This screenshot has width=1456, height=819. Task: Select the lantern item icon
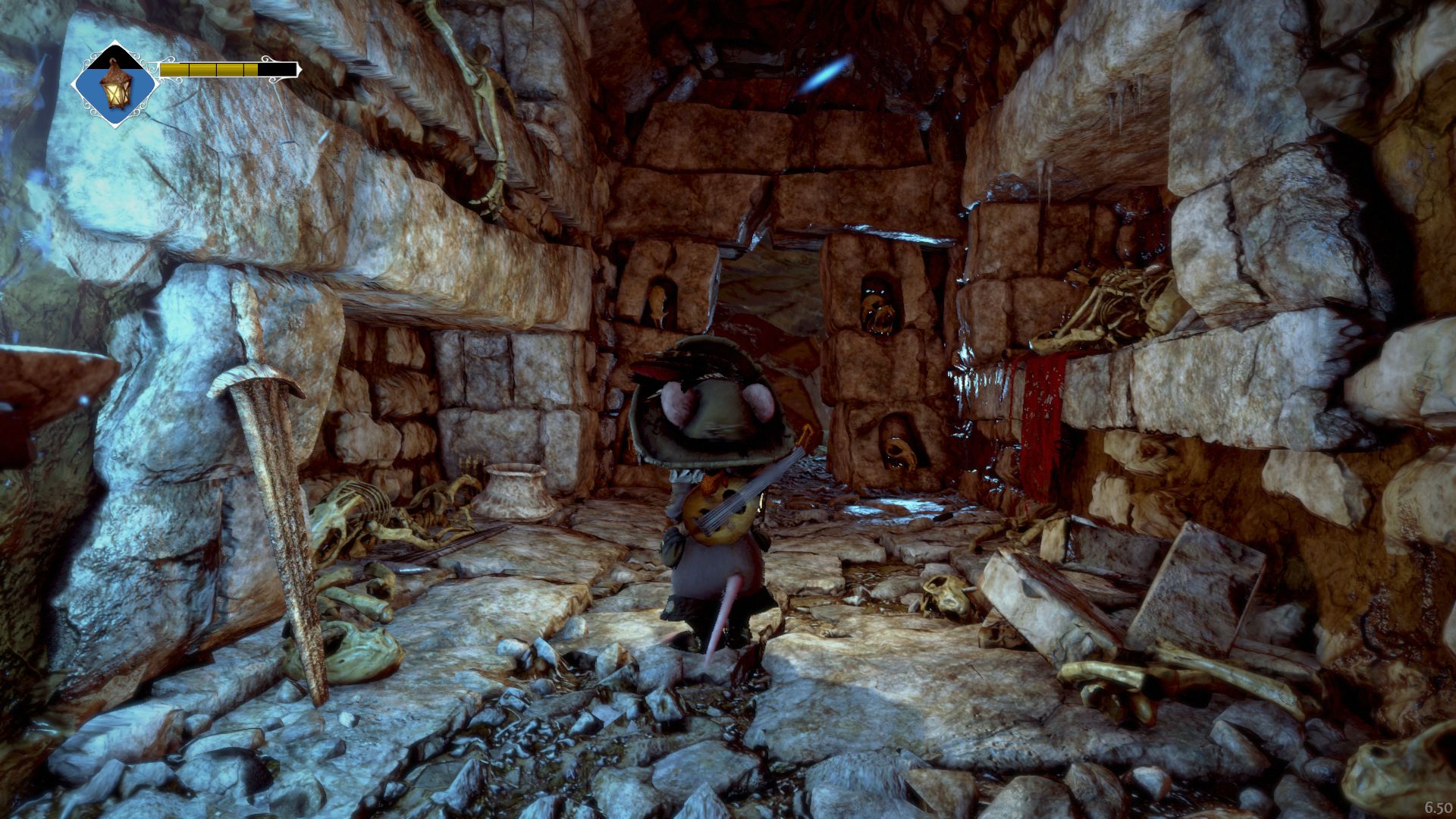tap(115, 84)
